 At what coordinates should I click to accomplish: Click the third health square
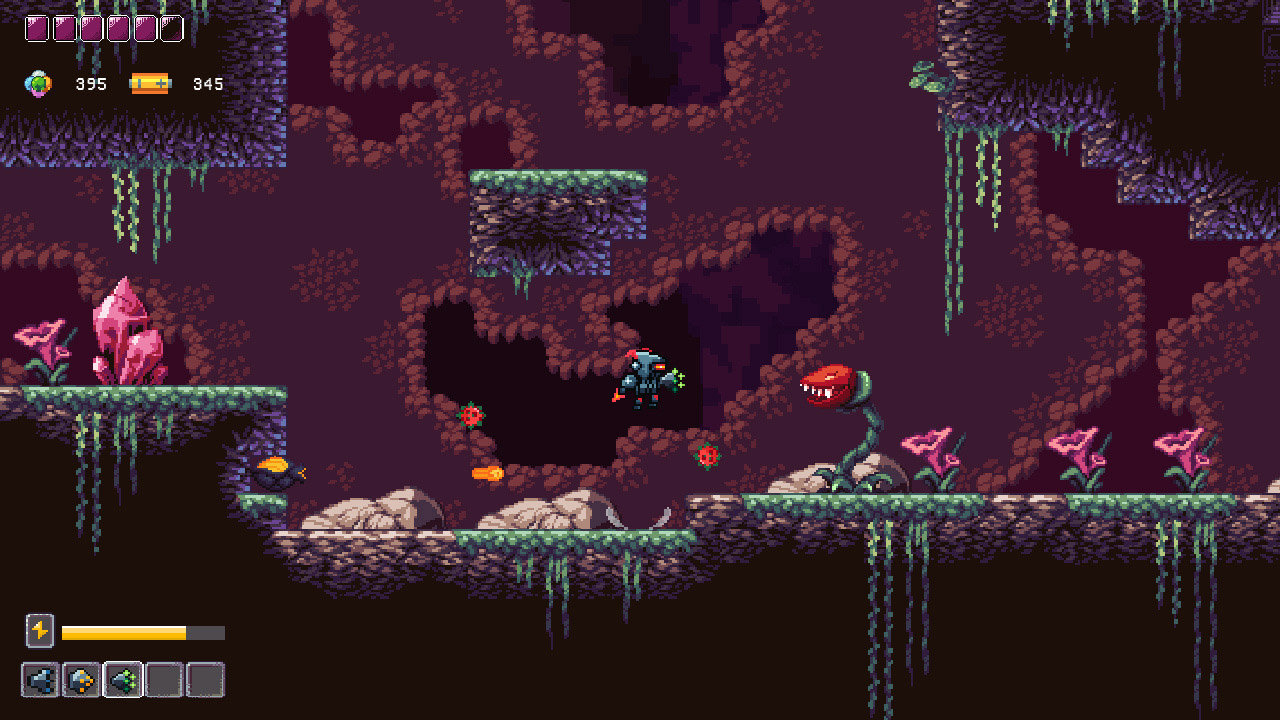click(x=92, y=28)
